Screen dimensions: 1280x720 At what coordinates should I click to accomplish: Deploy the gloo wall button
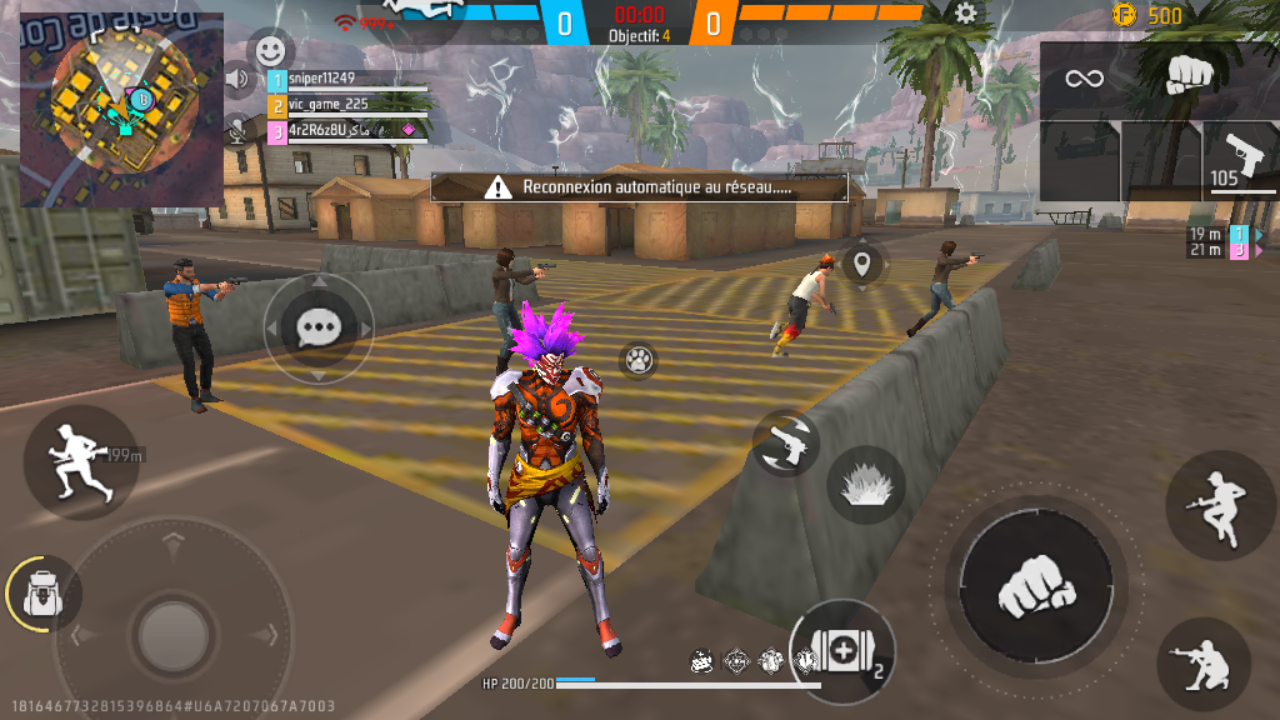click(866, 486)
